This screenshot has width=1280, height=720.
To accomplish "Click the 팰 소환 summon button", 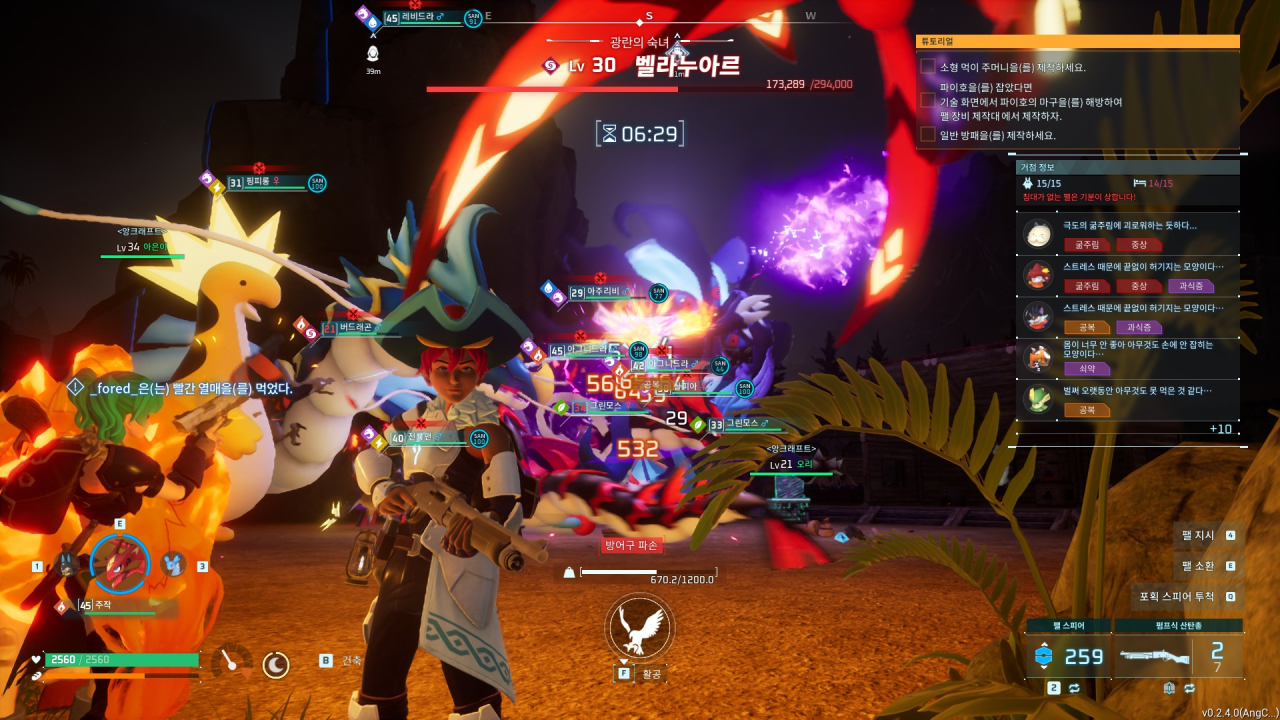I will tap(1208, 566).
